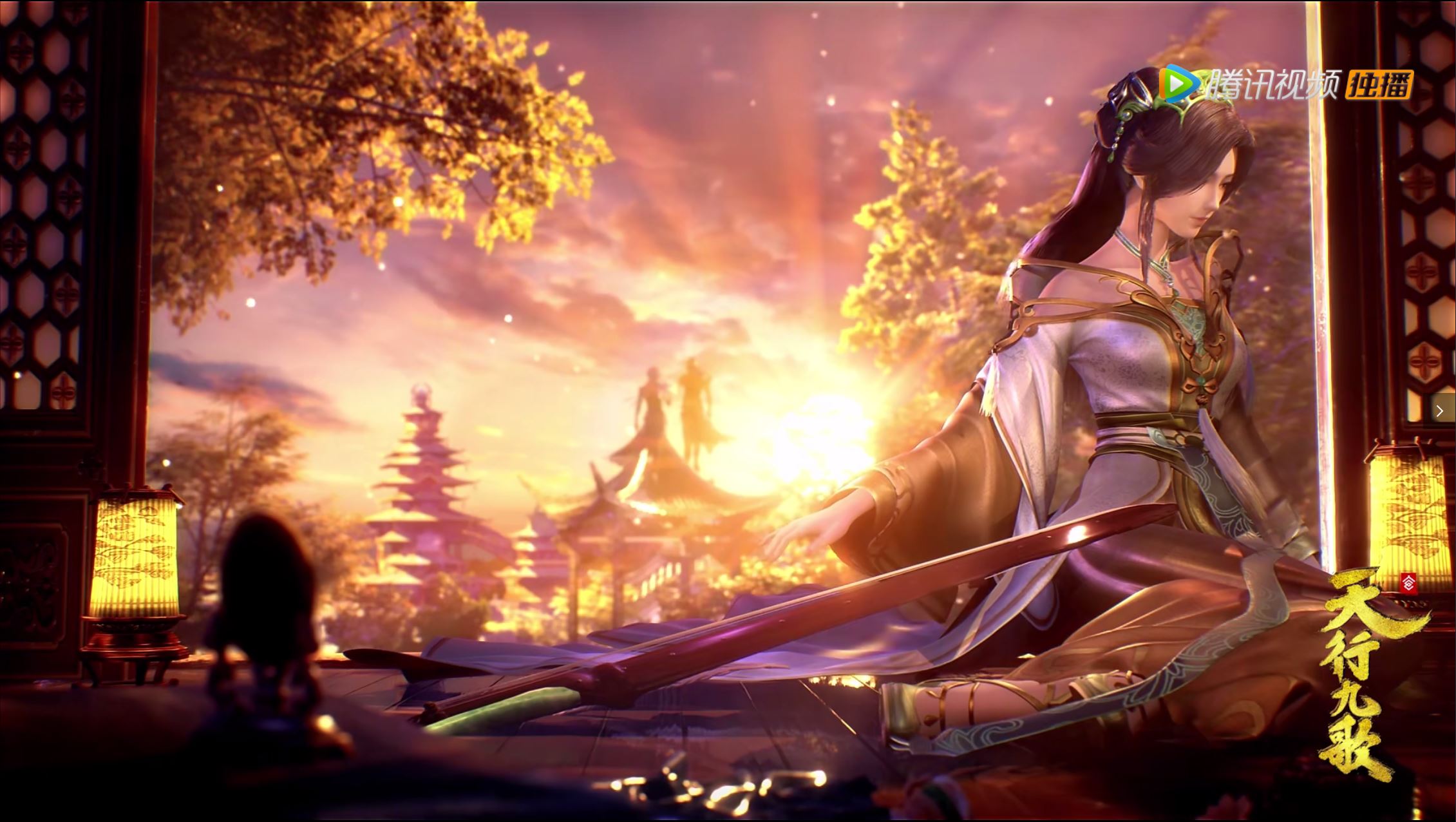Screen dimensions: 1456x822
Task: Expand the side panel arrow tab
Action: [1440, 411]
